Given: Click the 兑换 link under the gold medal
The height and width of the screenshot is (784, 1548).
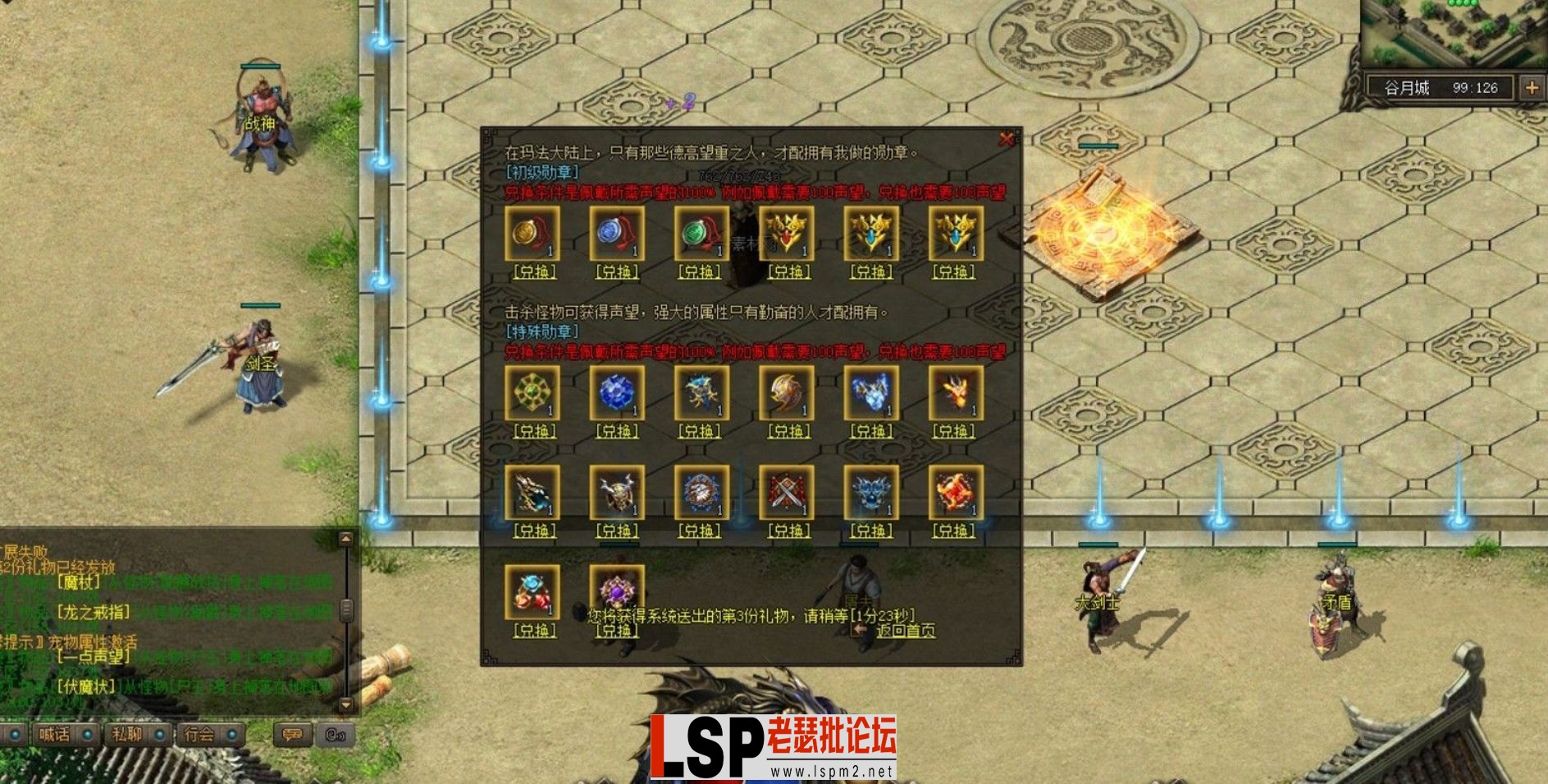Looking at the screenshot, I should [534, 271].
